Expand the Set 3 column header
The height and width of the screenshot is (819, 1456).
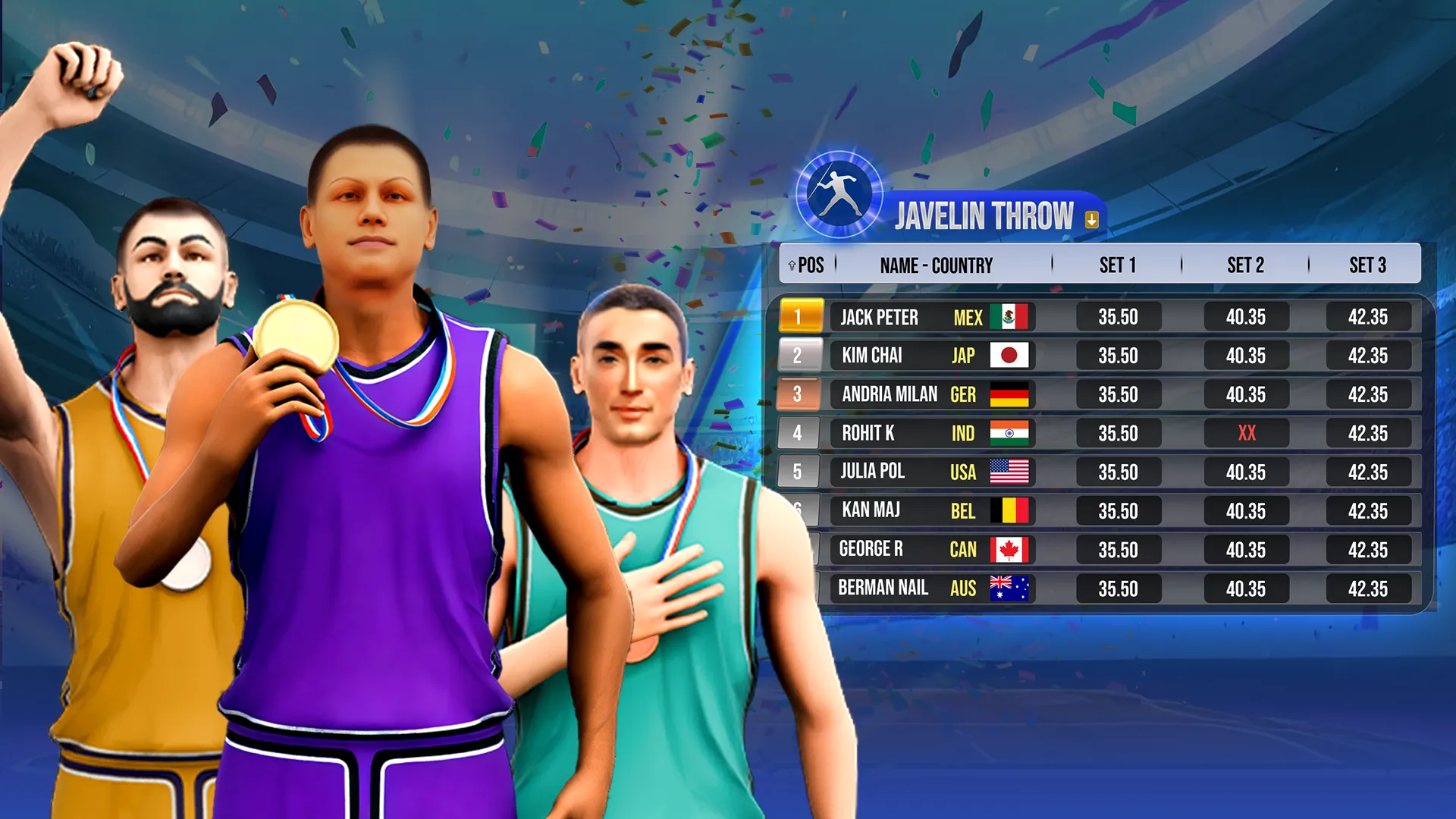(x=1370, y=264)
